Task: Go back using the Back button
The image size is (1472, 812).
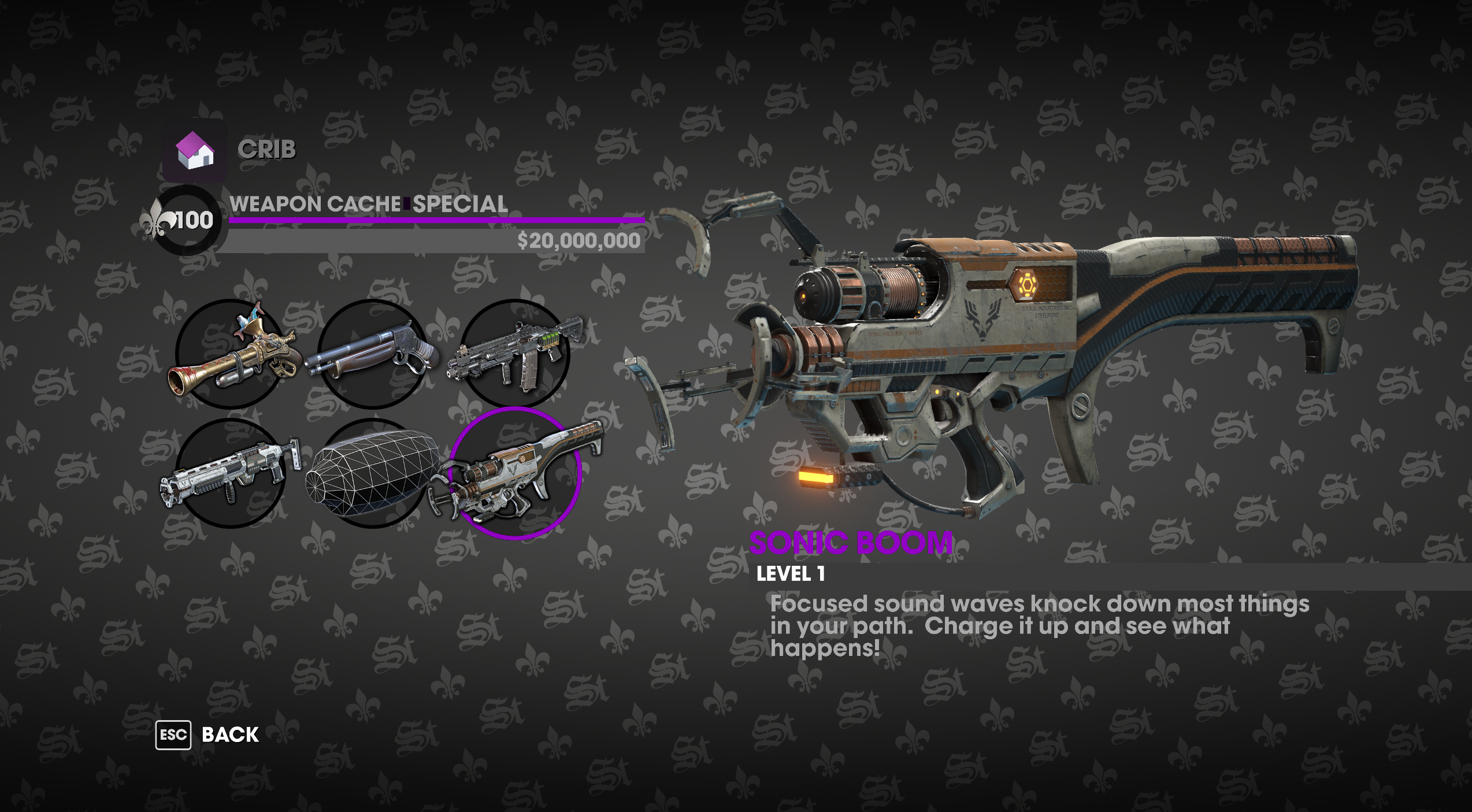Action: pyautogui.click(x=208, y=735)
